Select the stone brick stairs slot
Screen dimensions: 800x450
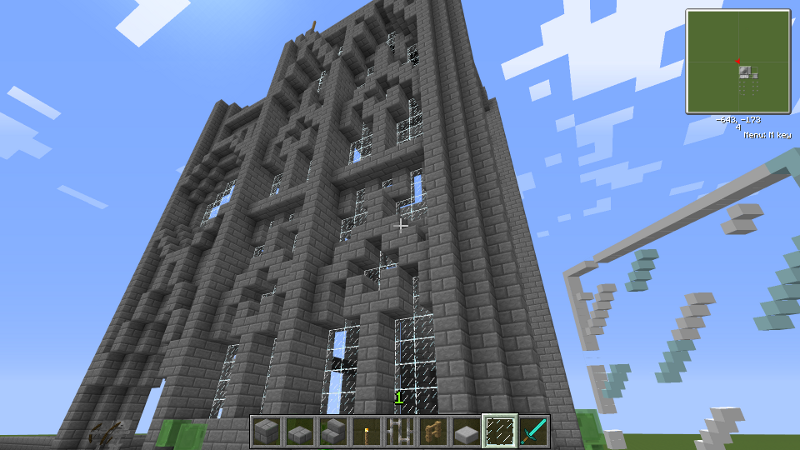(332, 432)
